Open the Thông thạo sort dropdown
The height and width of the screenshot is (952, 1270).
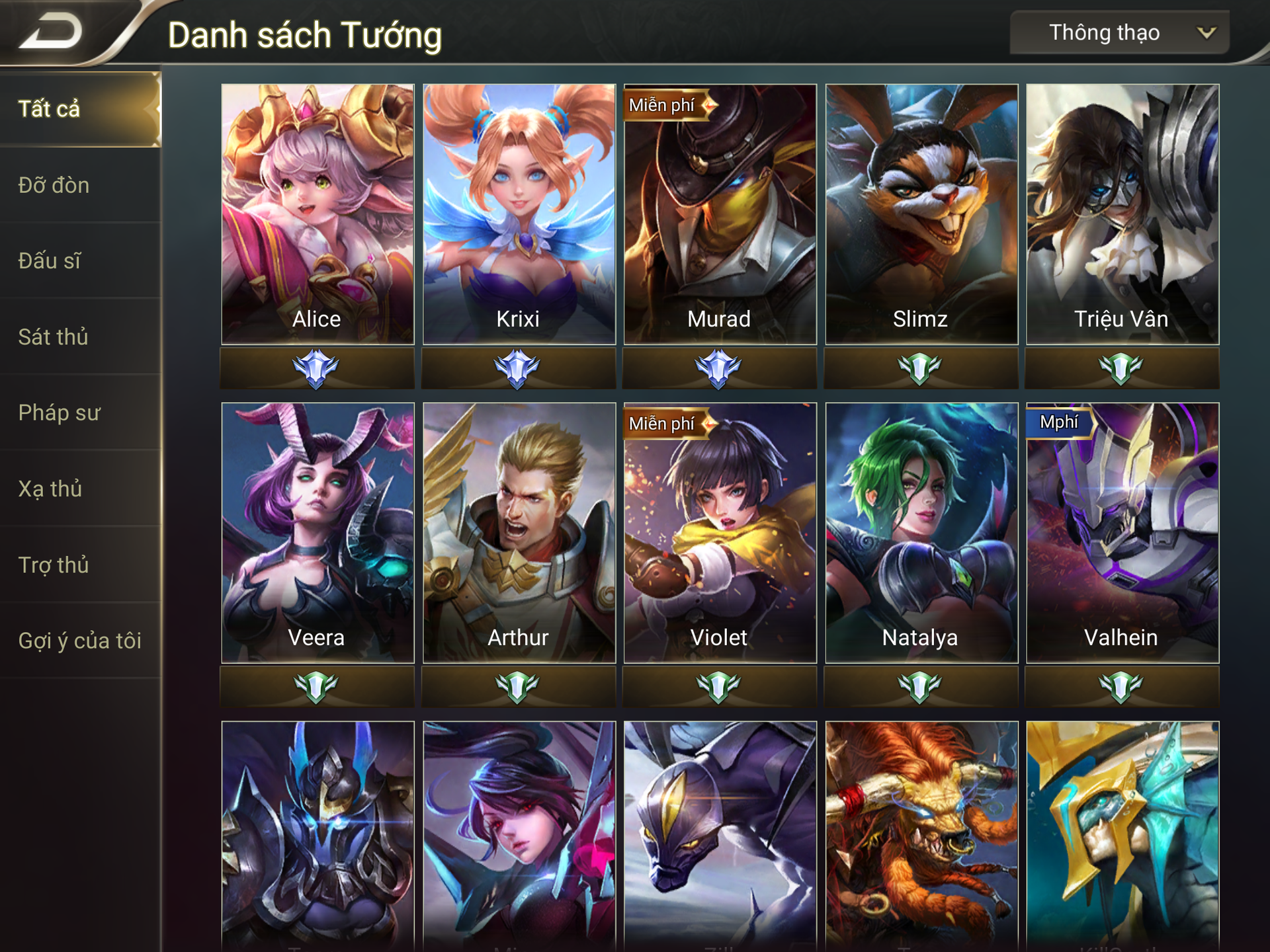pyautogui.click(x=1119, y=32)
